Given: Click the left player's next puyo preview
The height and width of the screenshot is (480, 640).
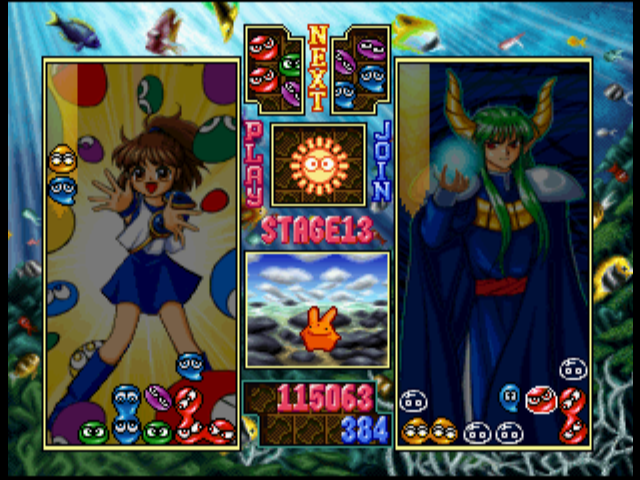Looking at the screenshot, I should coord(275,69).
